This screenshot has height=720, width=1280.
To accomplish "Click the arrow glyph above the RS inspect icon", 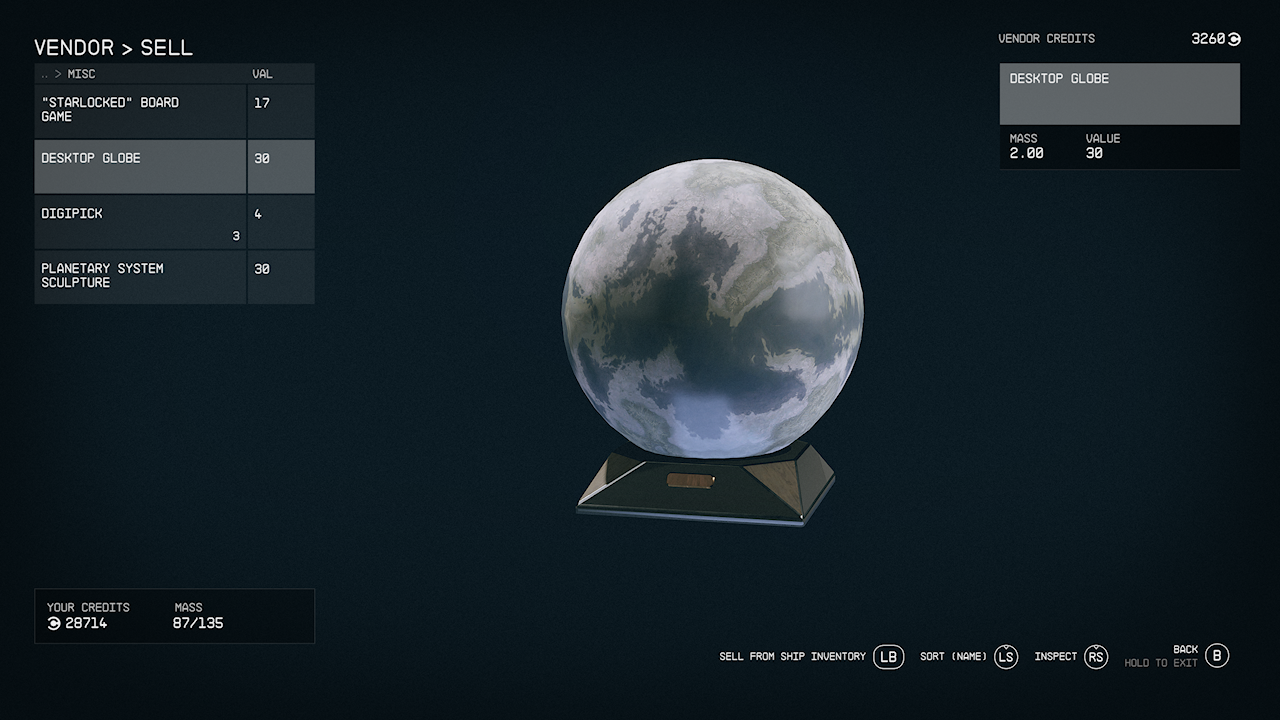I will tap(1095, 648).
